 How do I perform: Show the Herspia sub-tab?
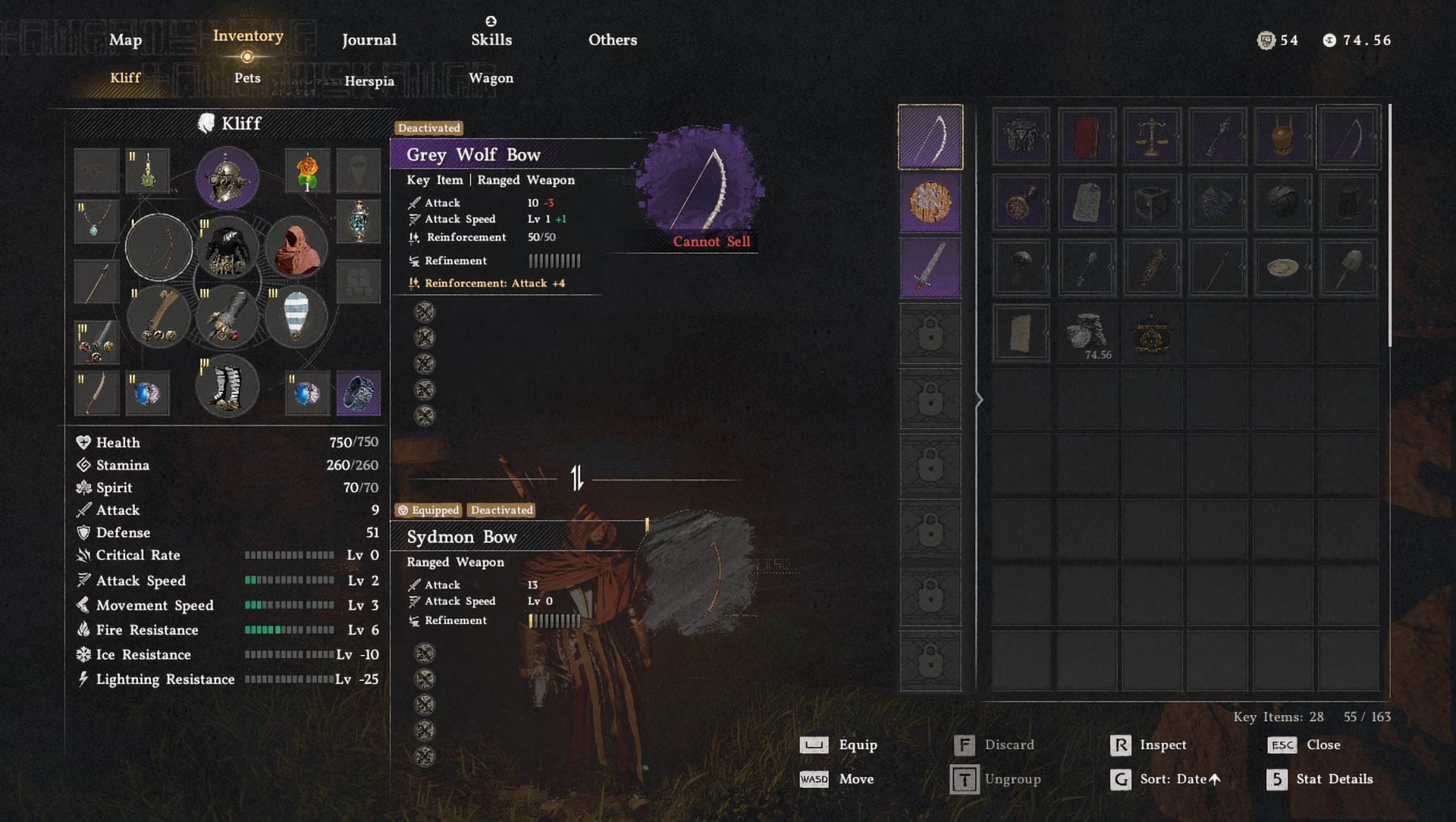tap(369, 81)
